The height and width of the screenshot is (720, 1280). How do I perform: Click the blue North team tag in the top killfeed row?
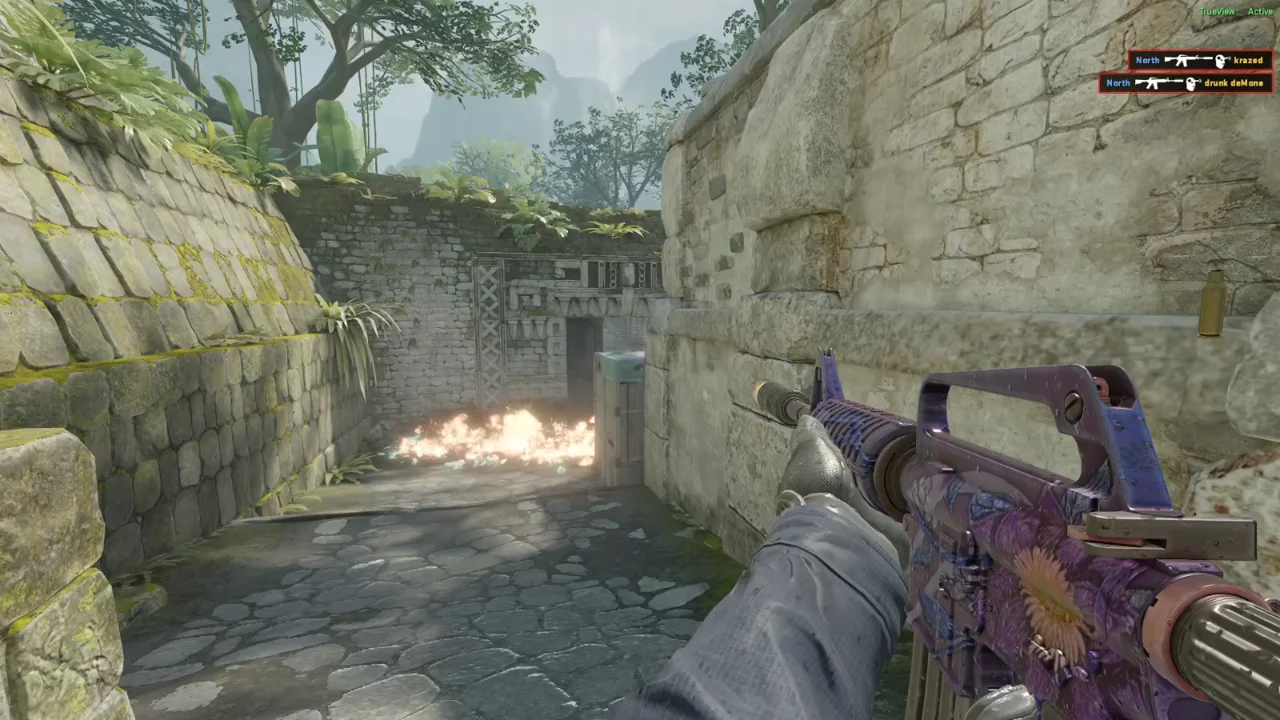pos(1147,60)
